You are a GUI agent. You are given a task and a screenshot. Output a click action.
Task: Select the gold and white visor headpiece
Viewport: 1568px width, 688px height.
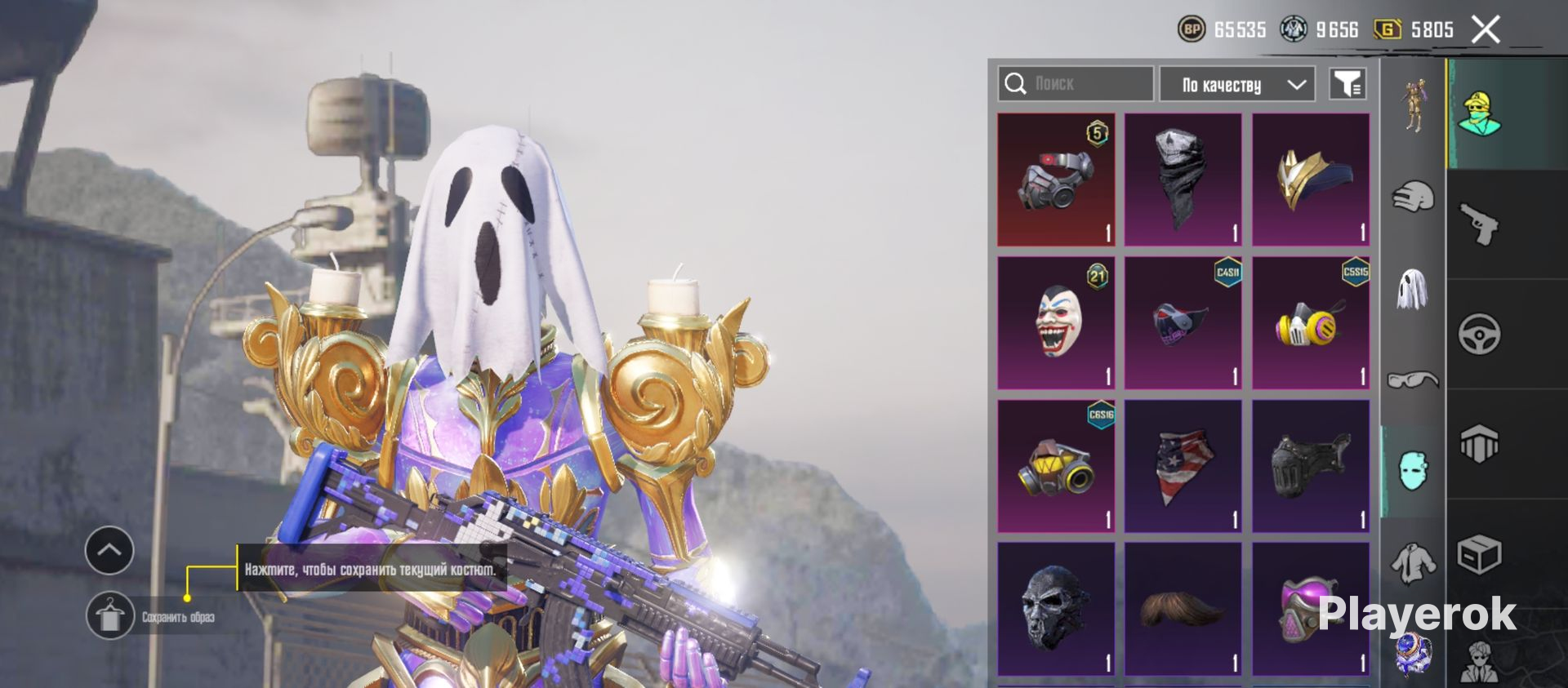pyautogui.click(x=1310, y=180)
